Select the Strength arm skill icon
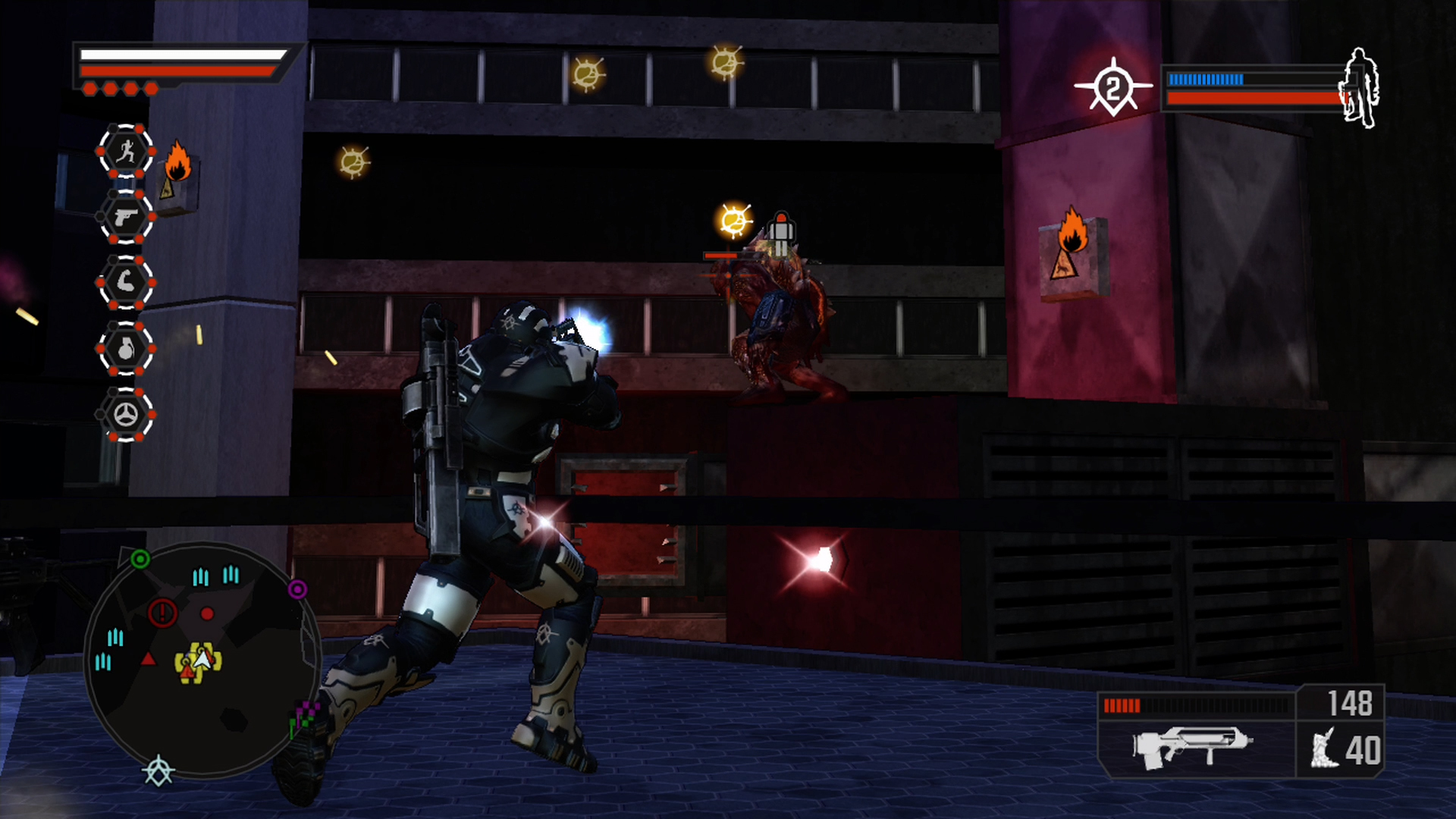Screen dimensions: 1456x819 [126, 282]
